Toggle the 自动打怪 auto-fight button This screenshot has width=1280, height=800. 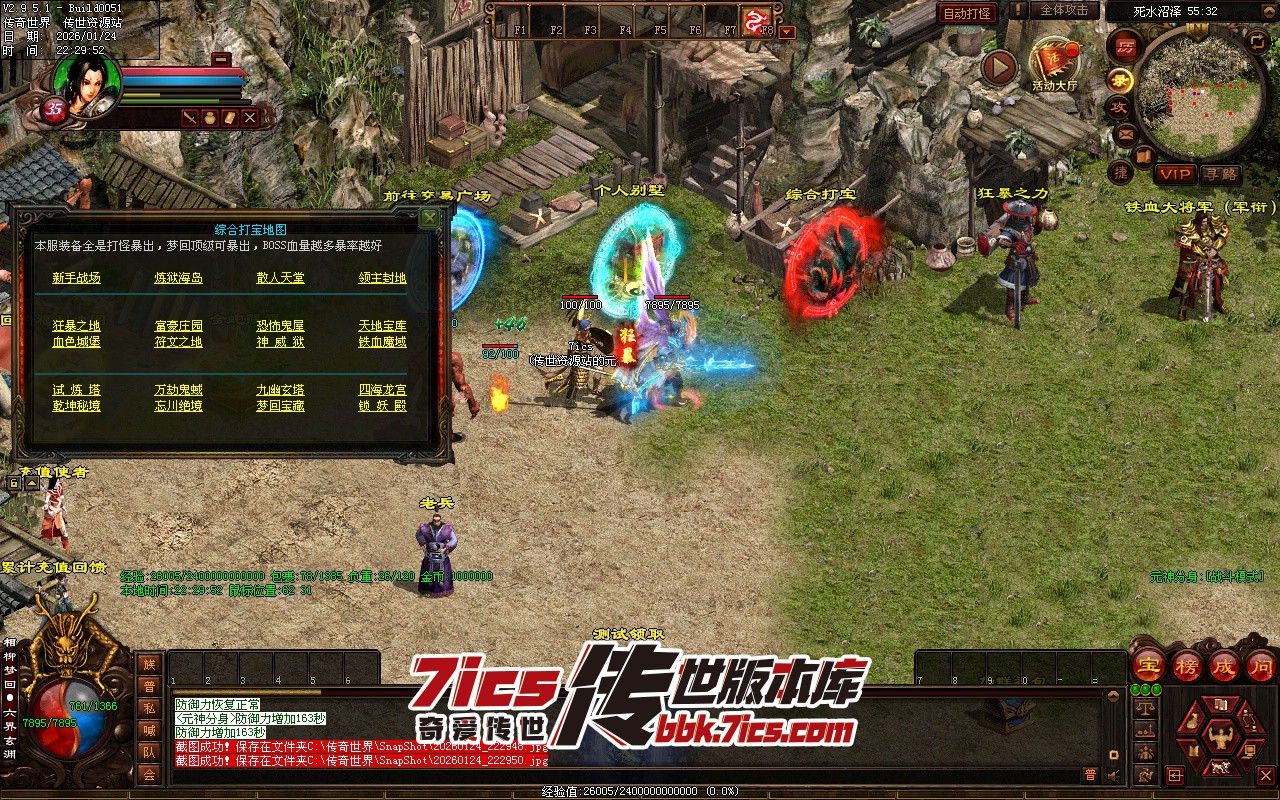coord(968,13)
